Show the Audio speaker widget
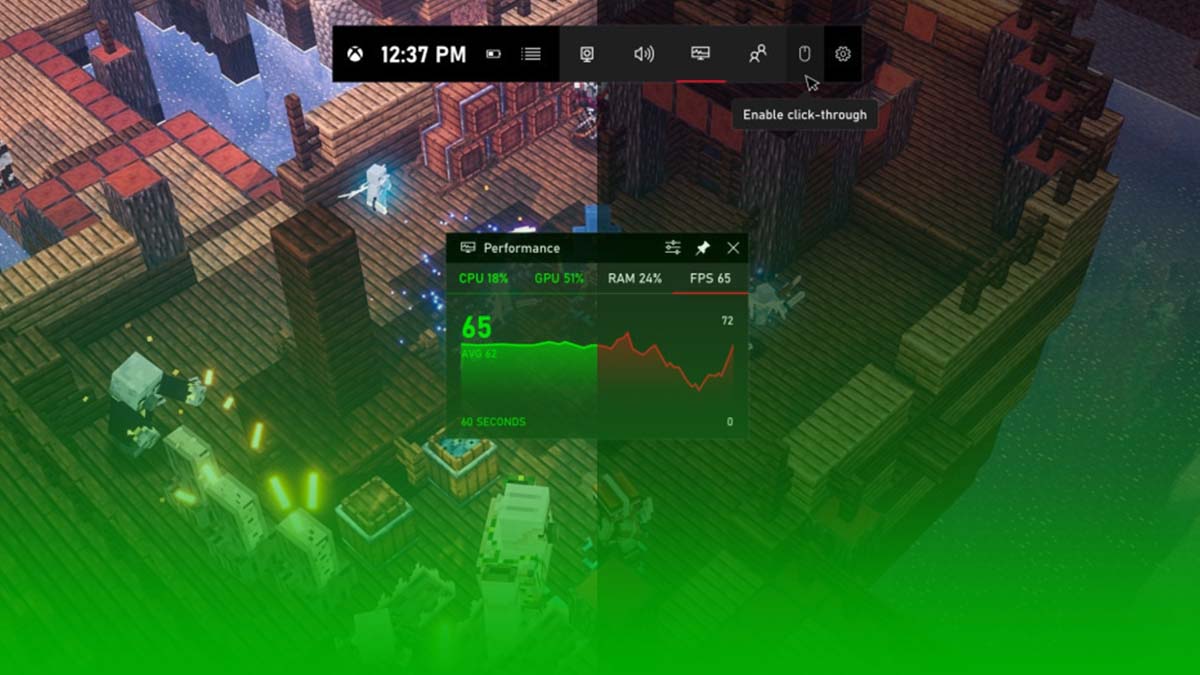 644,54
